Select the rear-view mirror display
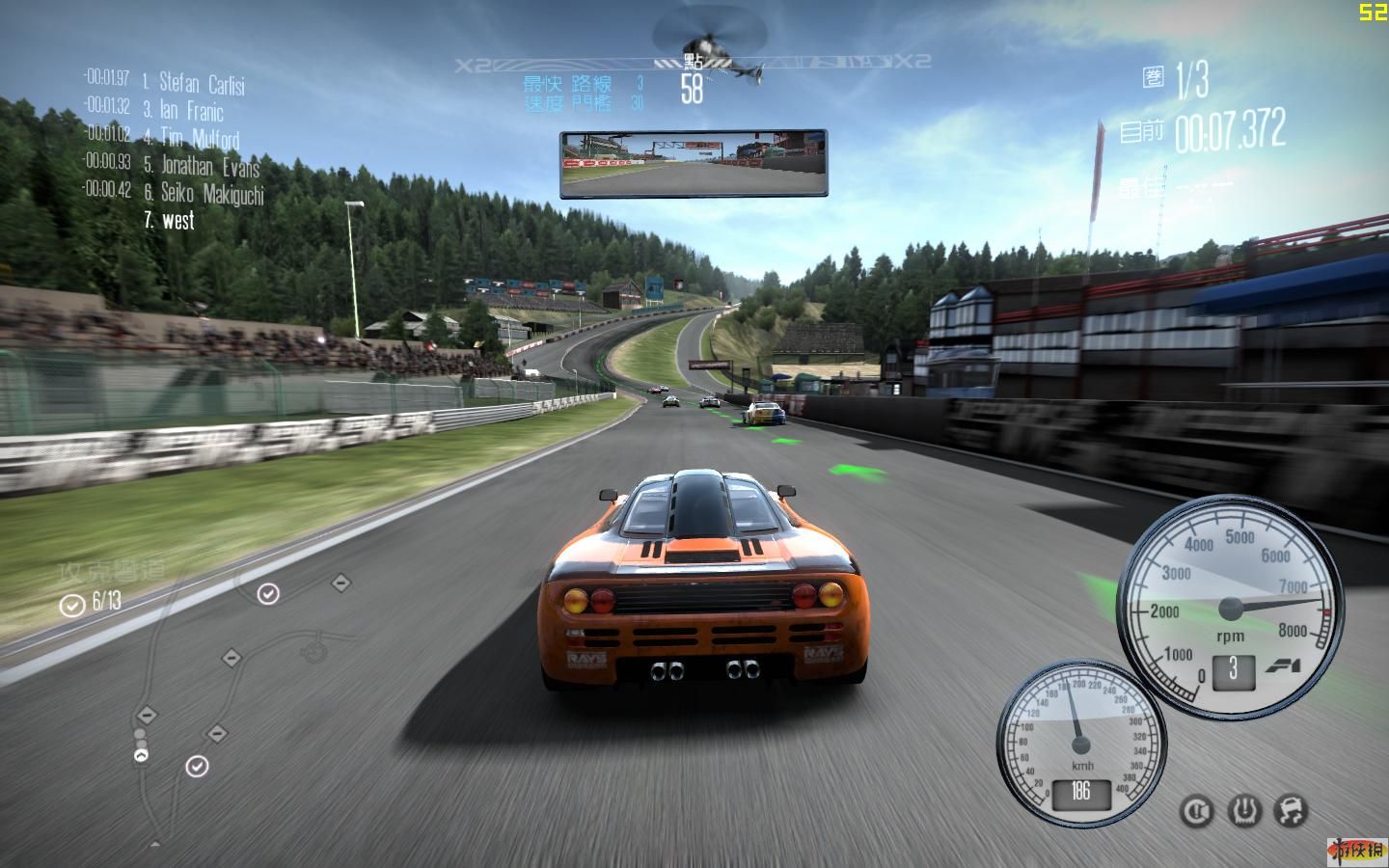Screen dimensions: 1389x868 coord(694,164)
